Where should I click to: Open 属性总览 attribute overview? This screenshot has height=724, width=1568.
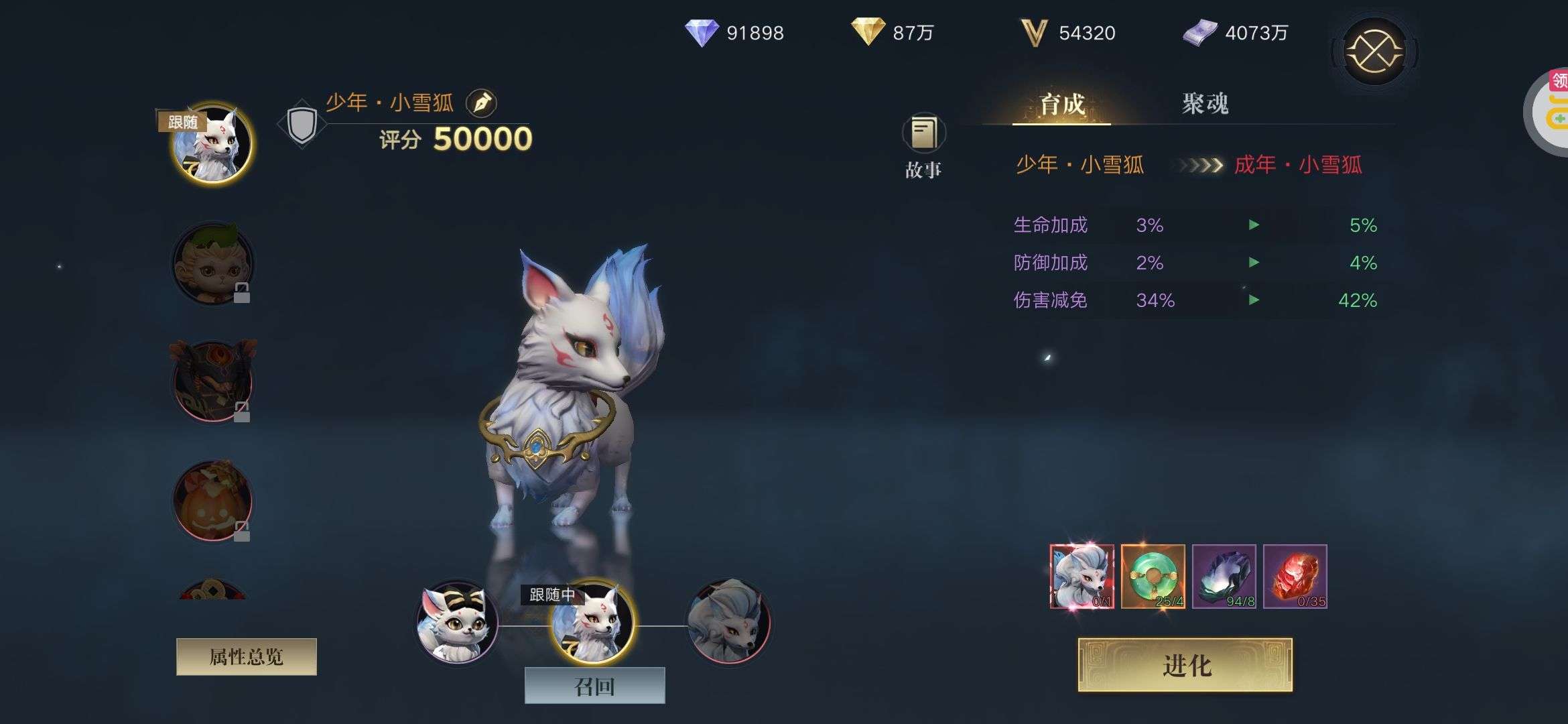(x=246, y=657)
